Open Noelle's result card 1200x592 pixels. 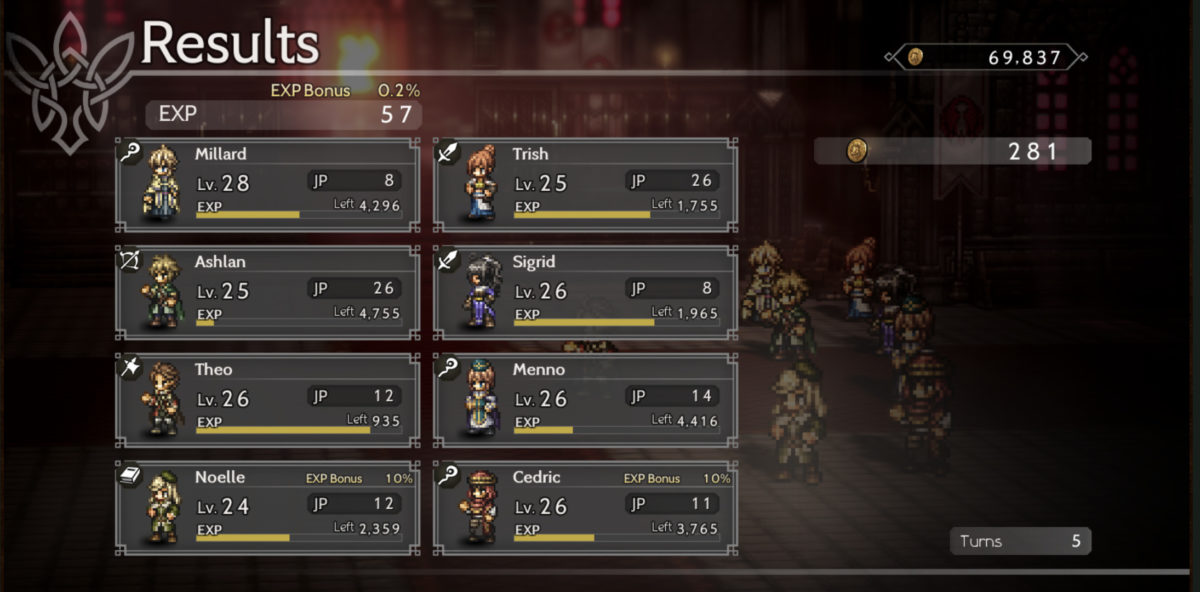[x=268, y=508]
